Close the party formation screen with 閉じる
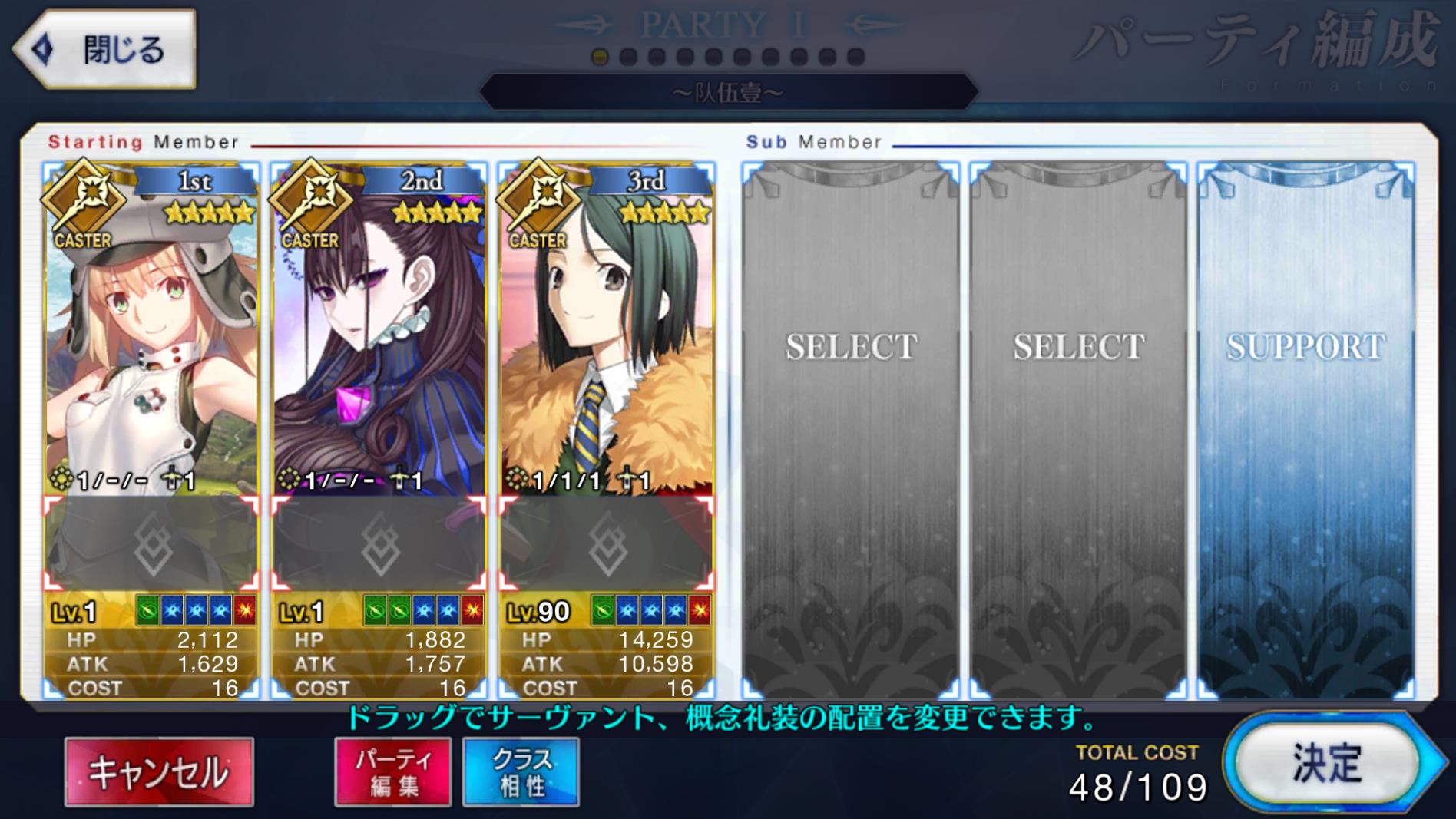This screenshot has height=819, width=1456. (104, 49)
